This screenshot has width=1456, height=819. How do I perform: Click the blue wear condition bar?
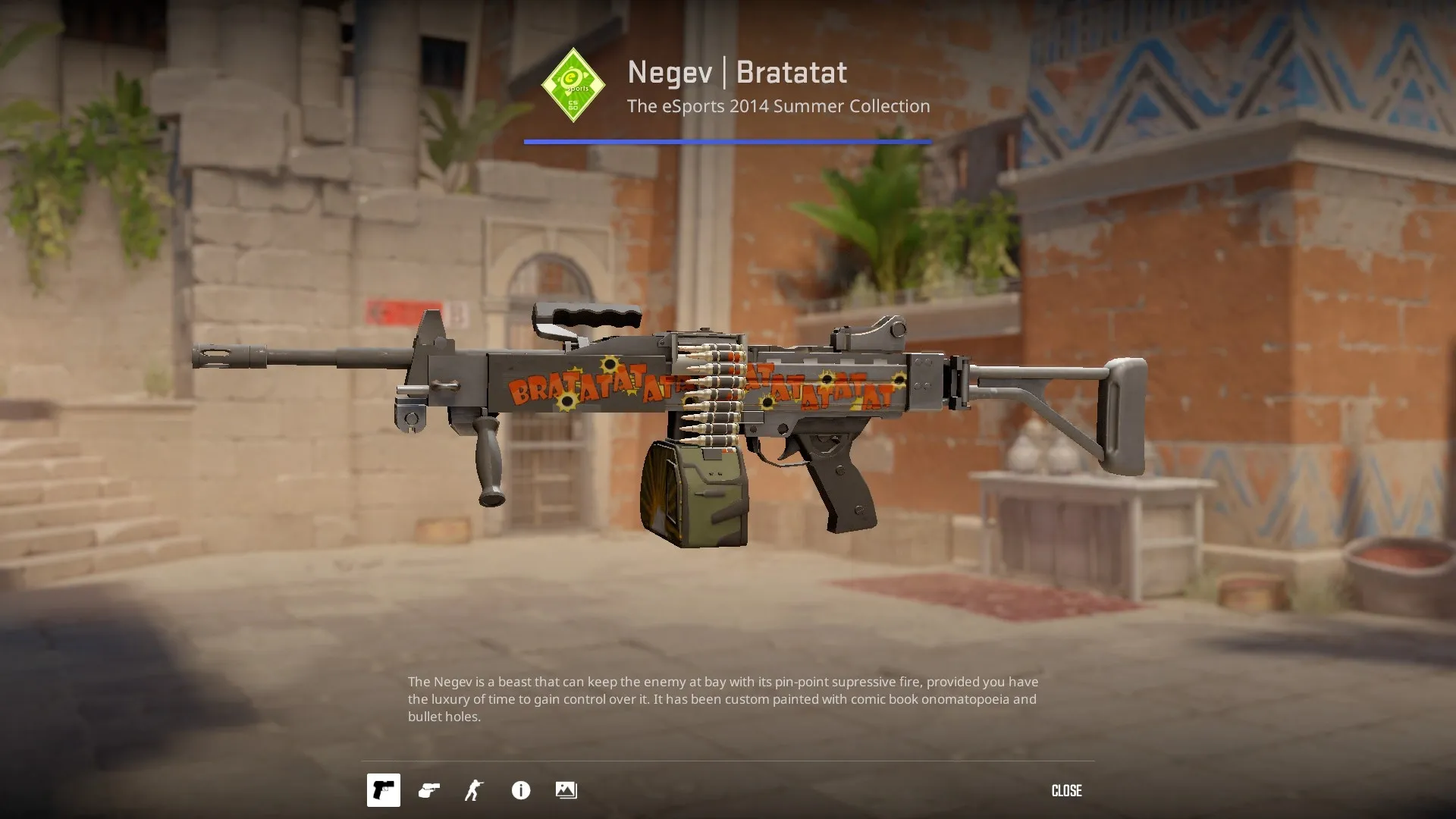726,140
